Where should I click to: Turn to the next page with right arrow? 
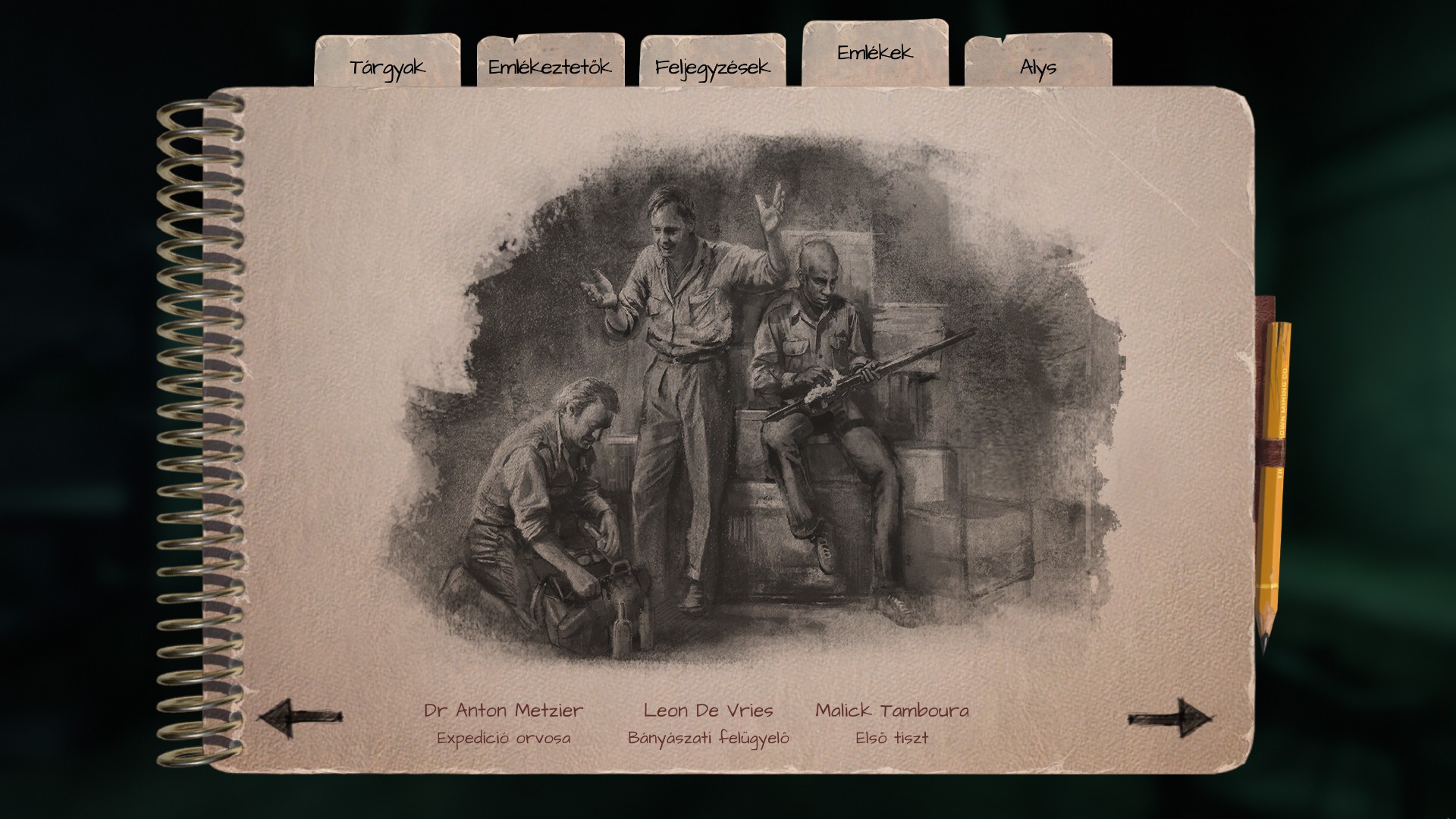pos(1168,717)
